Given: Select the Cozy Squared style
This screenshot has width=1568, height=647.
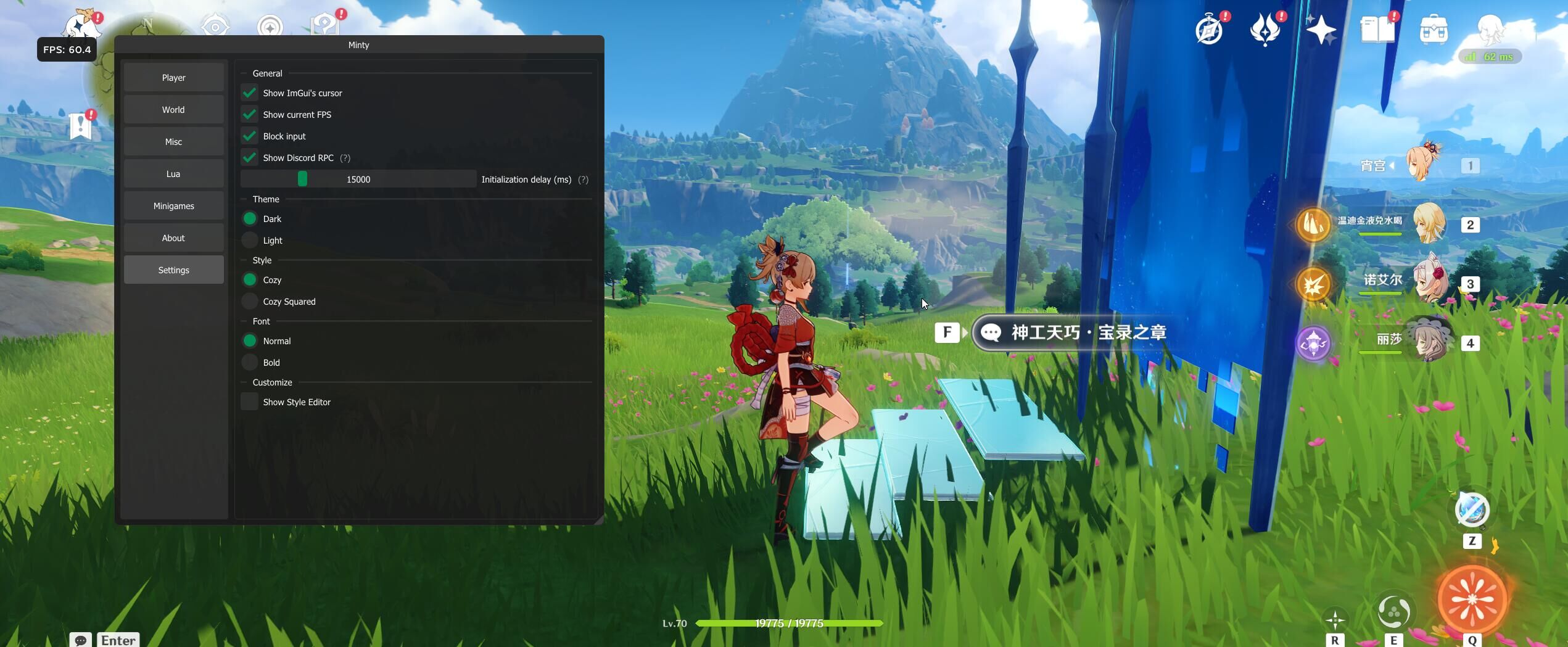Looking at the screenshot, I should pyautogui.click(x=250, y=302).
